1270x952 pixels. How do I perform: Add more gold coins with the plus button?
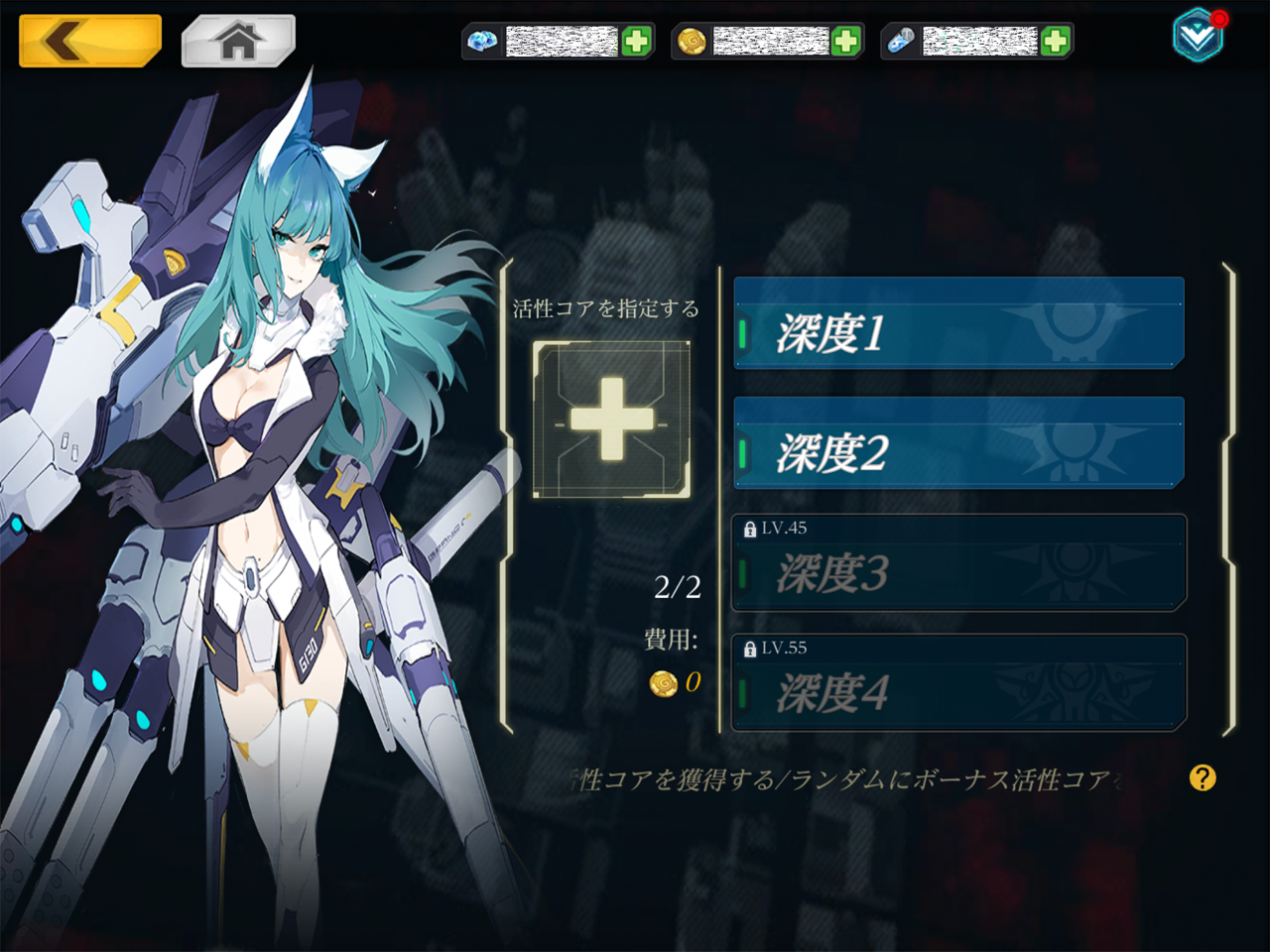pyautogui.click(x=845, y=42)
